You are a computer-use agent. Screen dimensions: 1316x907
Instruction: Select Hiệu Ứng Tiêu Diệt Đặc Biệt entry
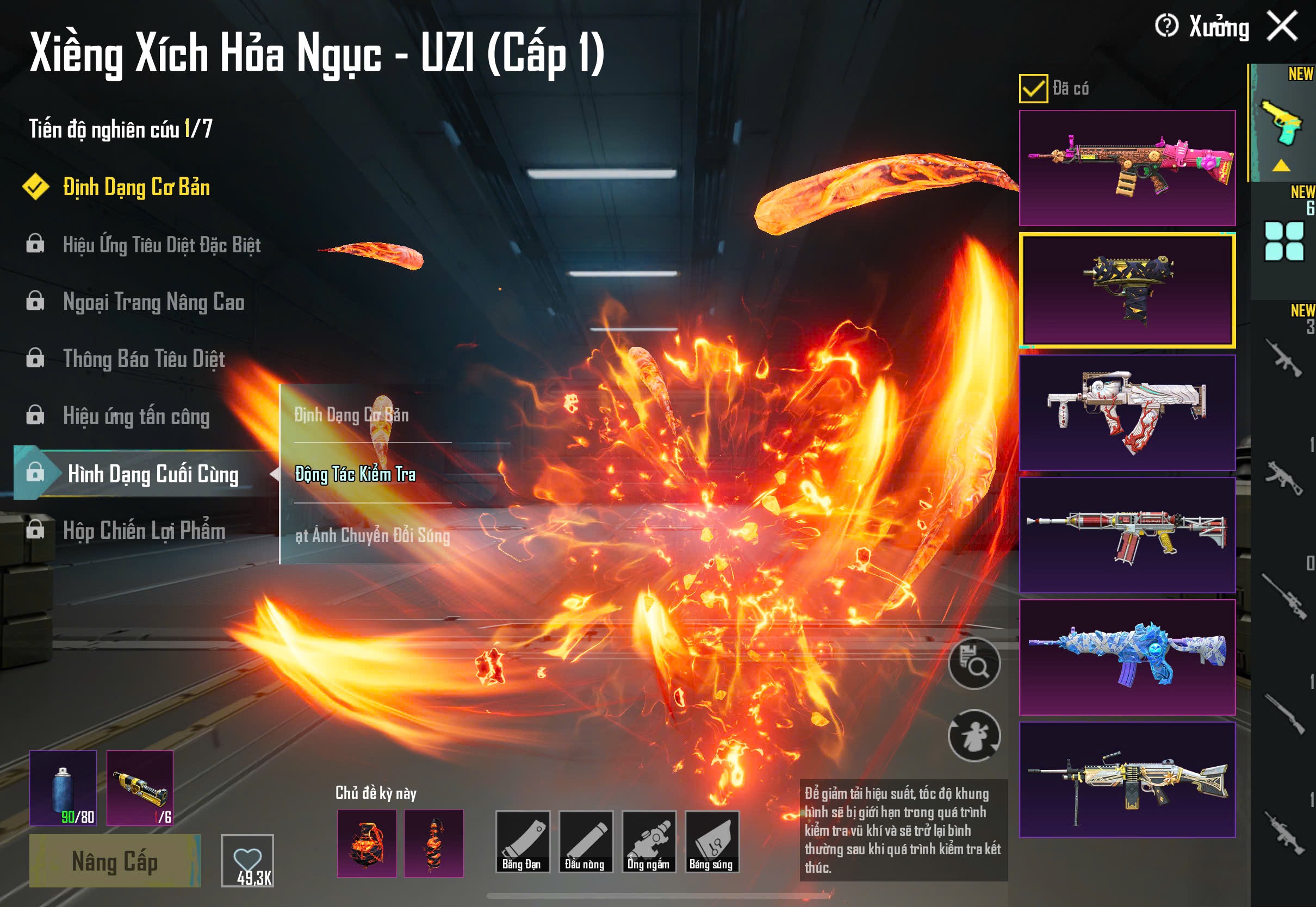(x=162, y=245)
